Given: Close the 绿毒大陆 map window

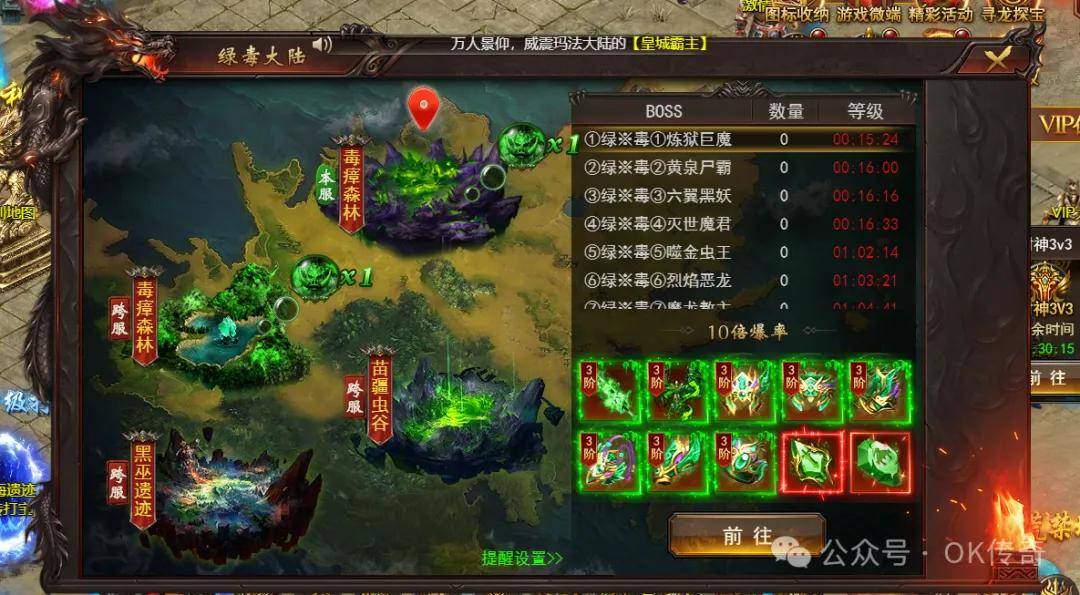Looking at the screenshot, I should (997, 58).
